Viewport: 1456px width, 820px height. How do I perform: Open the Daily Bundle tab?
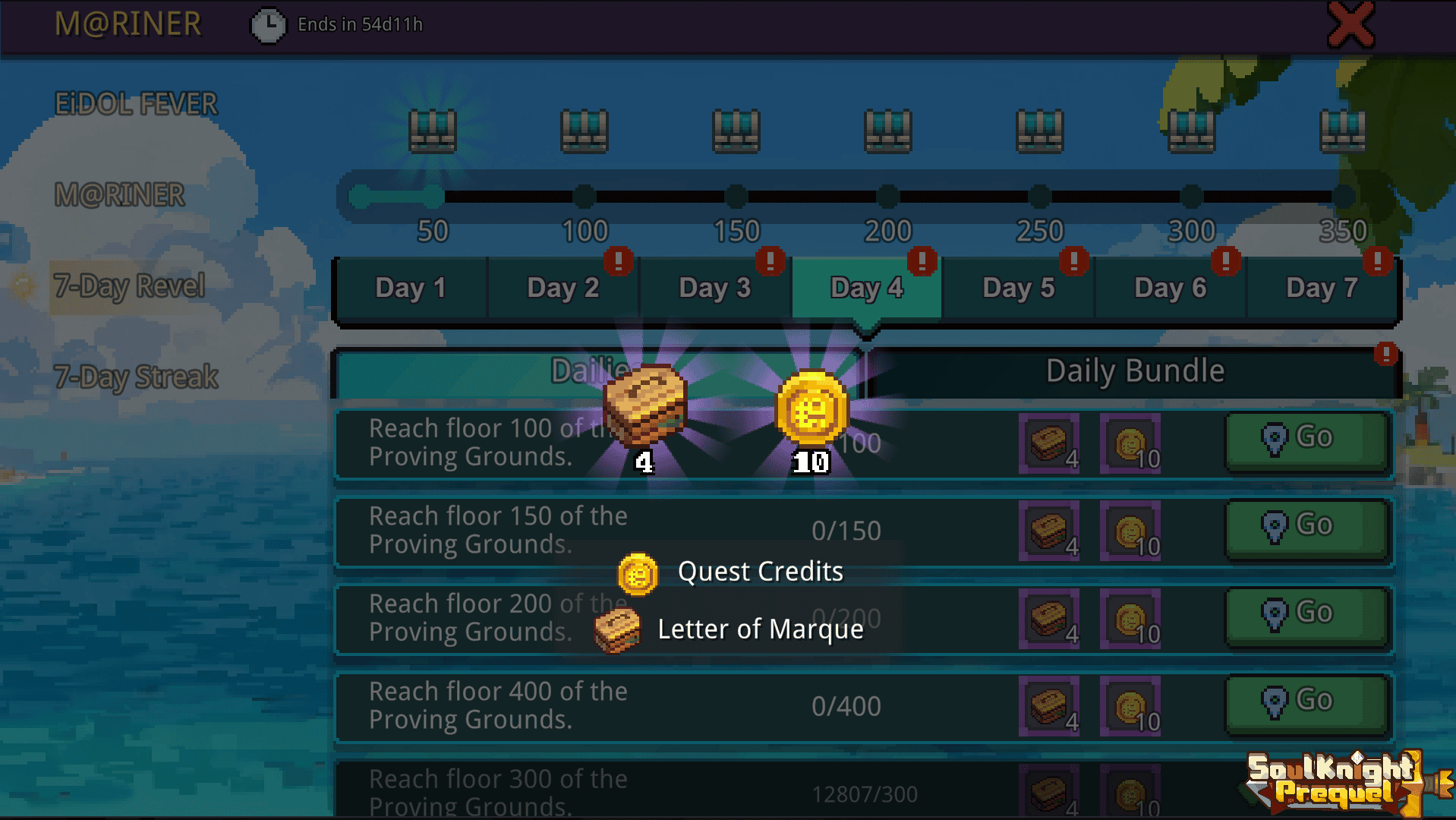1134,371
